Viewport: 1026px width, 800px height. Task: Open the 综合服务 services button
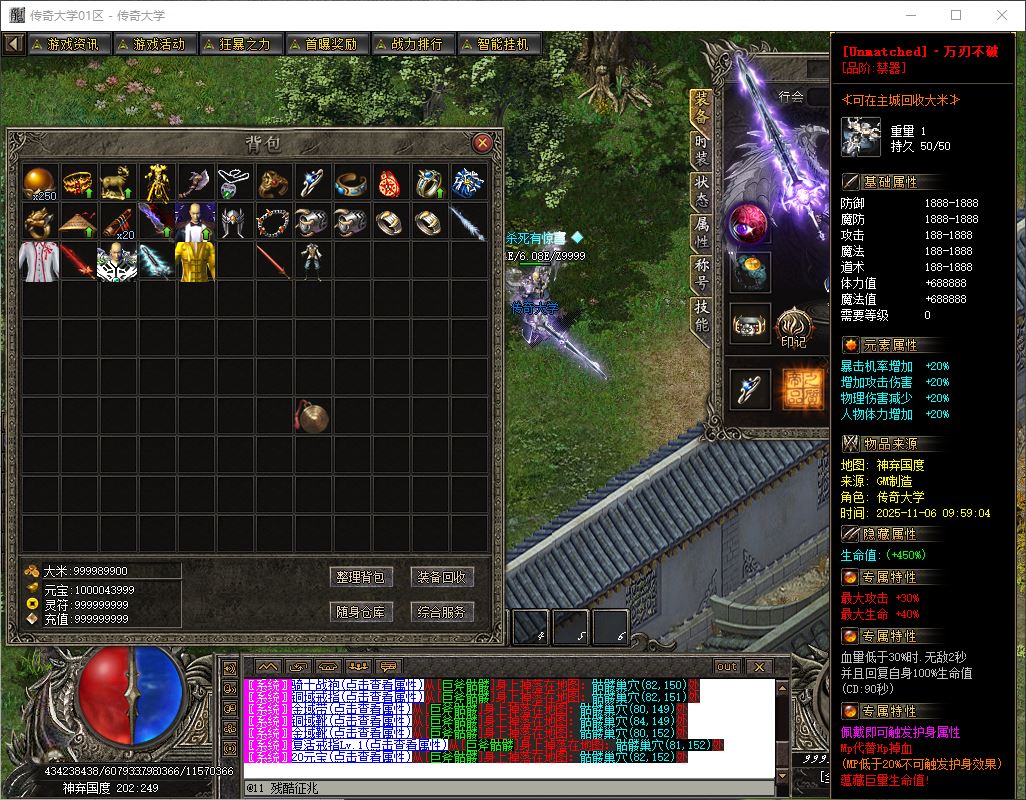pos(441,612)
